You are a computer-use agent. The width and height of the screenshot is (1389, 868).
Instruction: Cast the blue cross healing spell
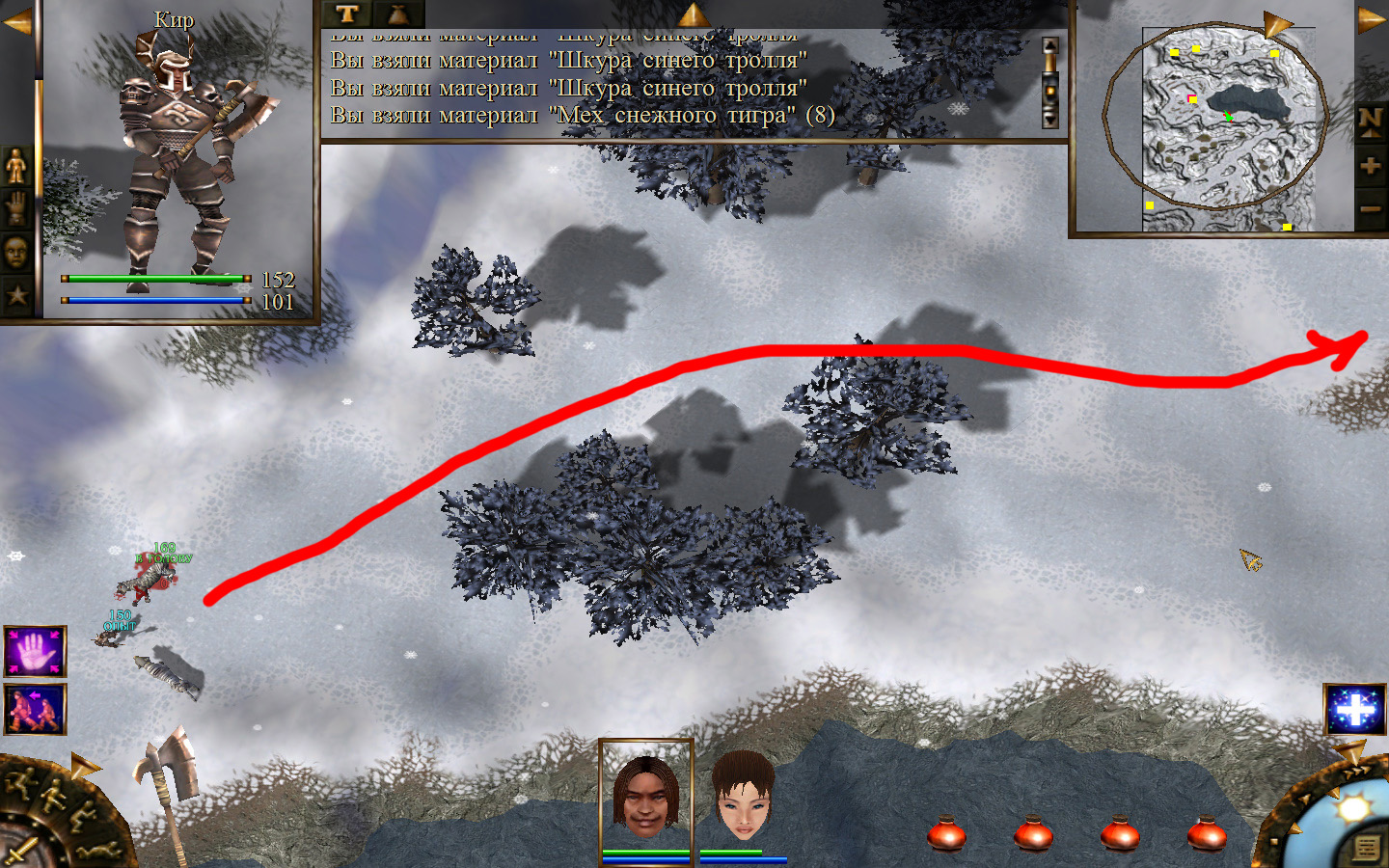(1355, 710)
